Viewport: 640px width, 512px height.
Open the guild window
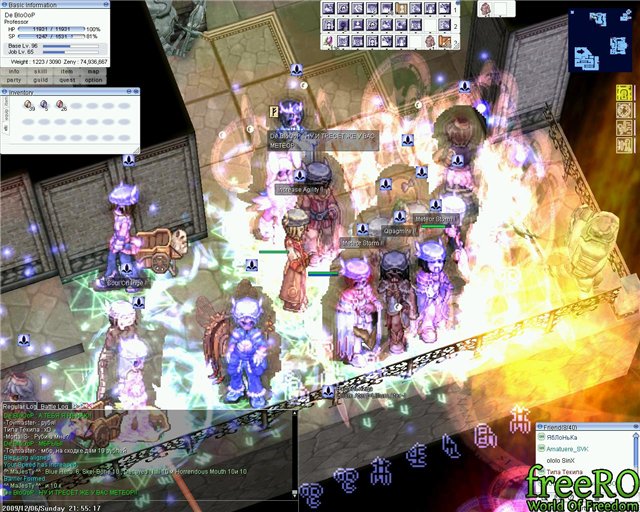click(x=41, y=80)
